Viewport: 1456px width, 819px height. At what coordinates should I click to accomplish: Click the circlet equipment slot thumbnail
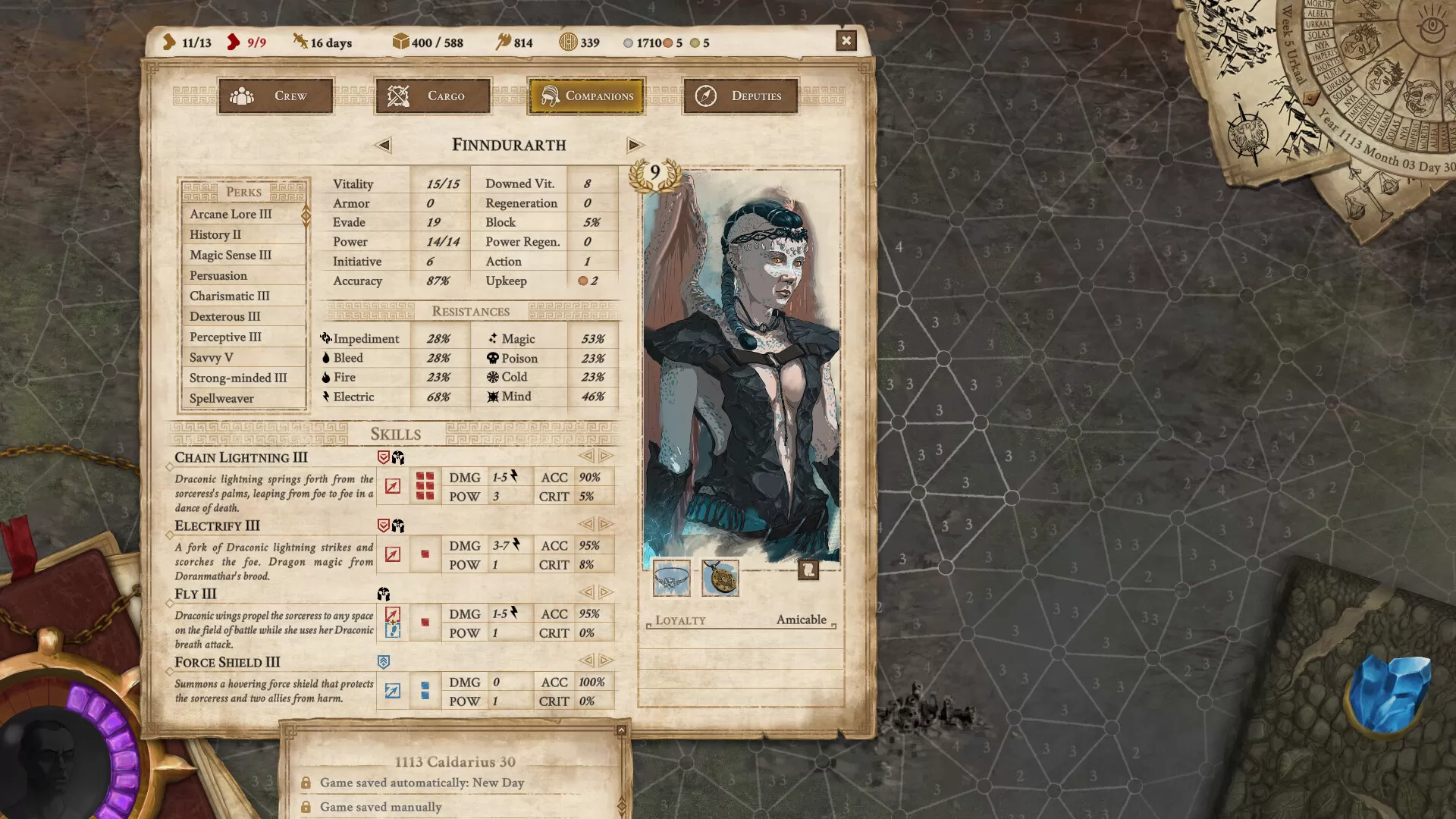pos(670,580)
